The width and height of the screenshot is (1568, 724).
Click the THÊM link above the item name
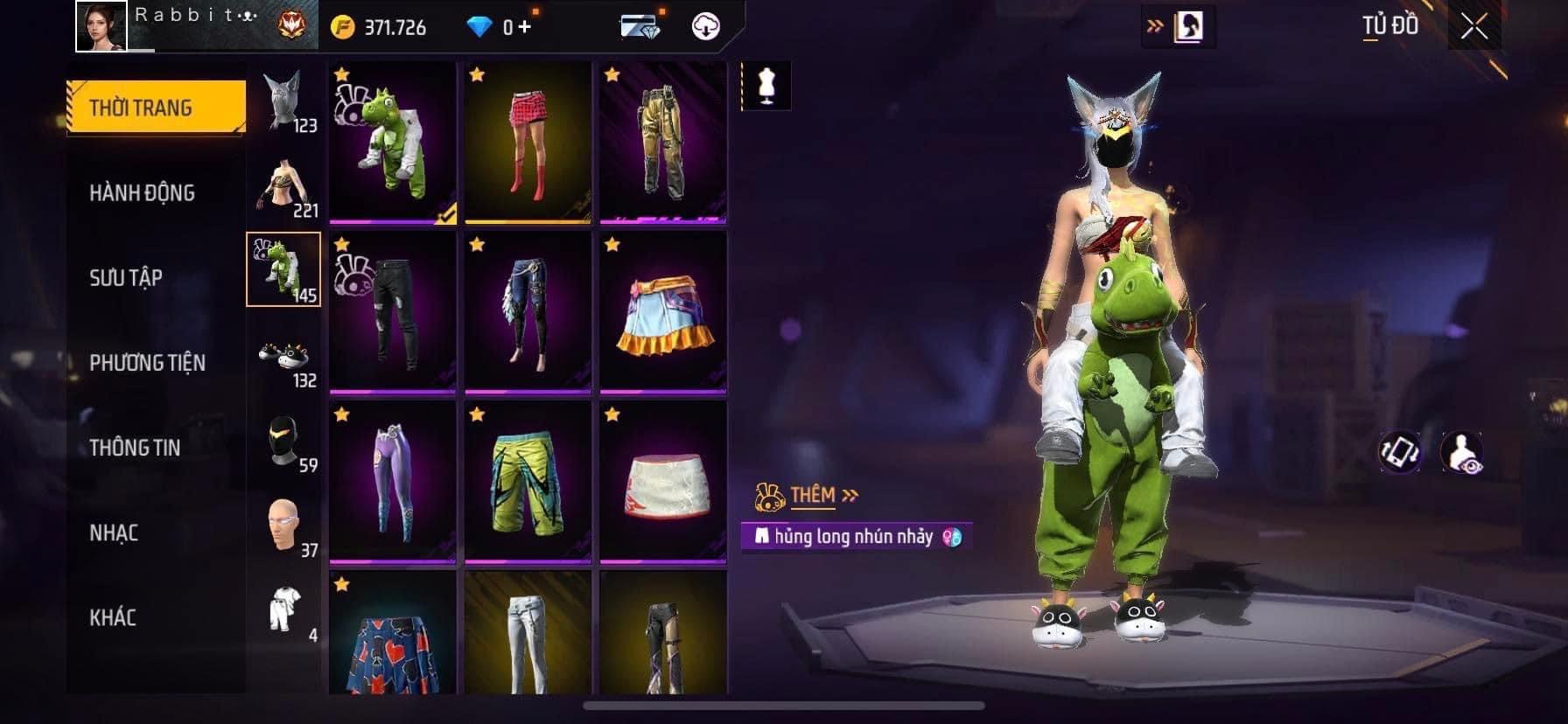pos(812,496)
